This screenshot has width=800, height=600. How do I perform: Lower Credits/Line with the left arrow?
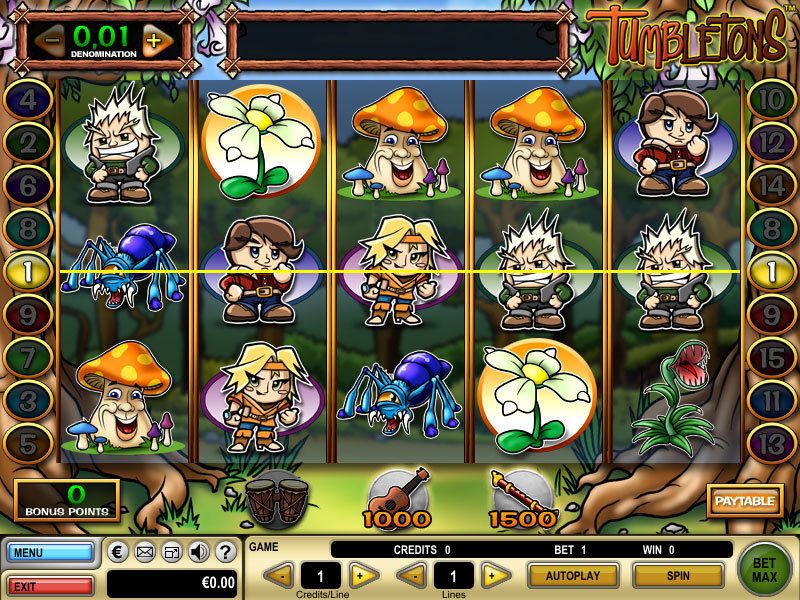pos(282,575)
